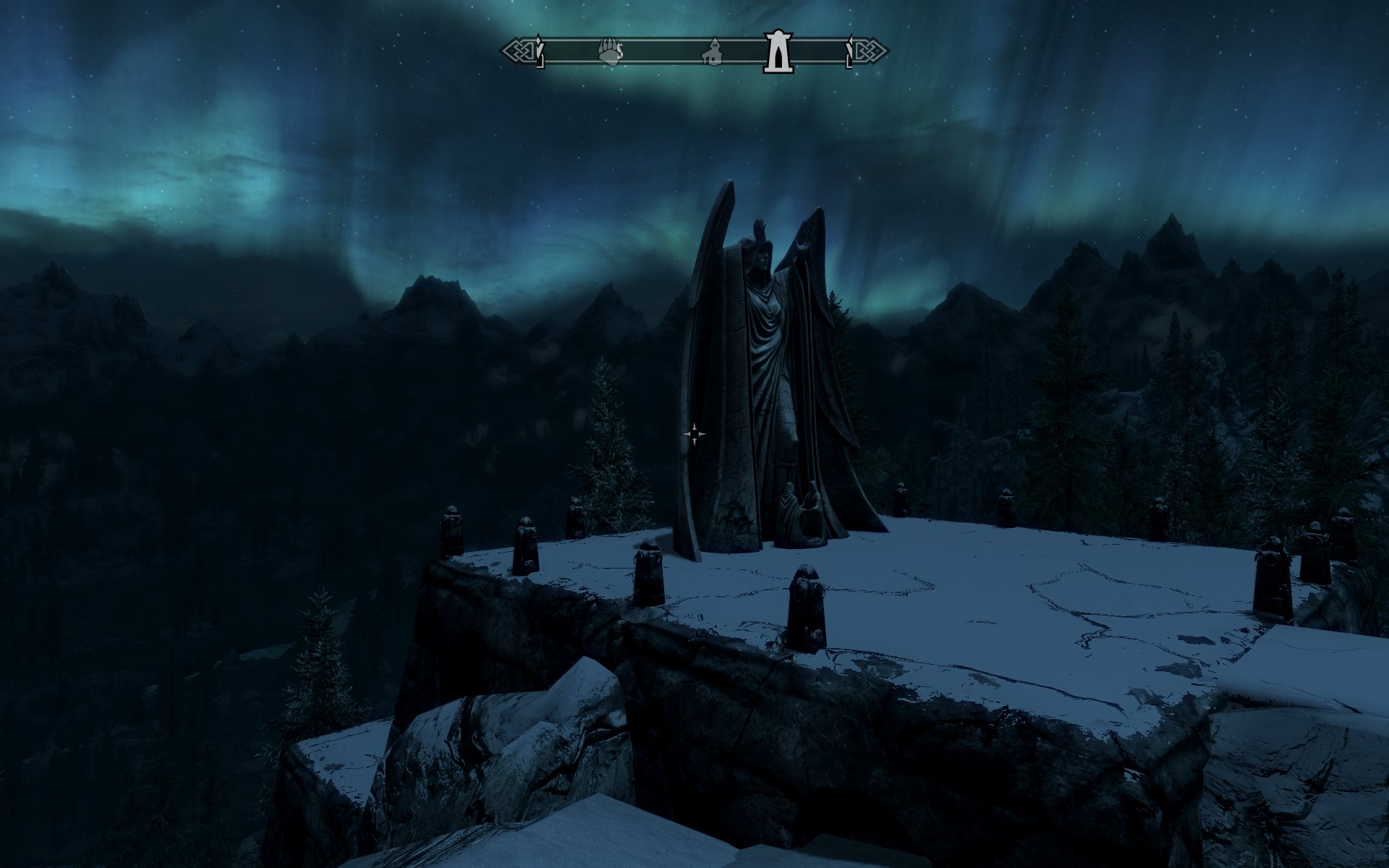The width and height of the screenshot is (1389, 868).
Task: Click the bear paw marker on the compass
Action: [x=609, y=52]
